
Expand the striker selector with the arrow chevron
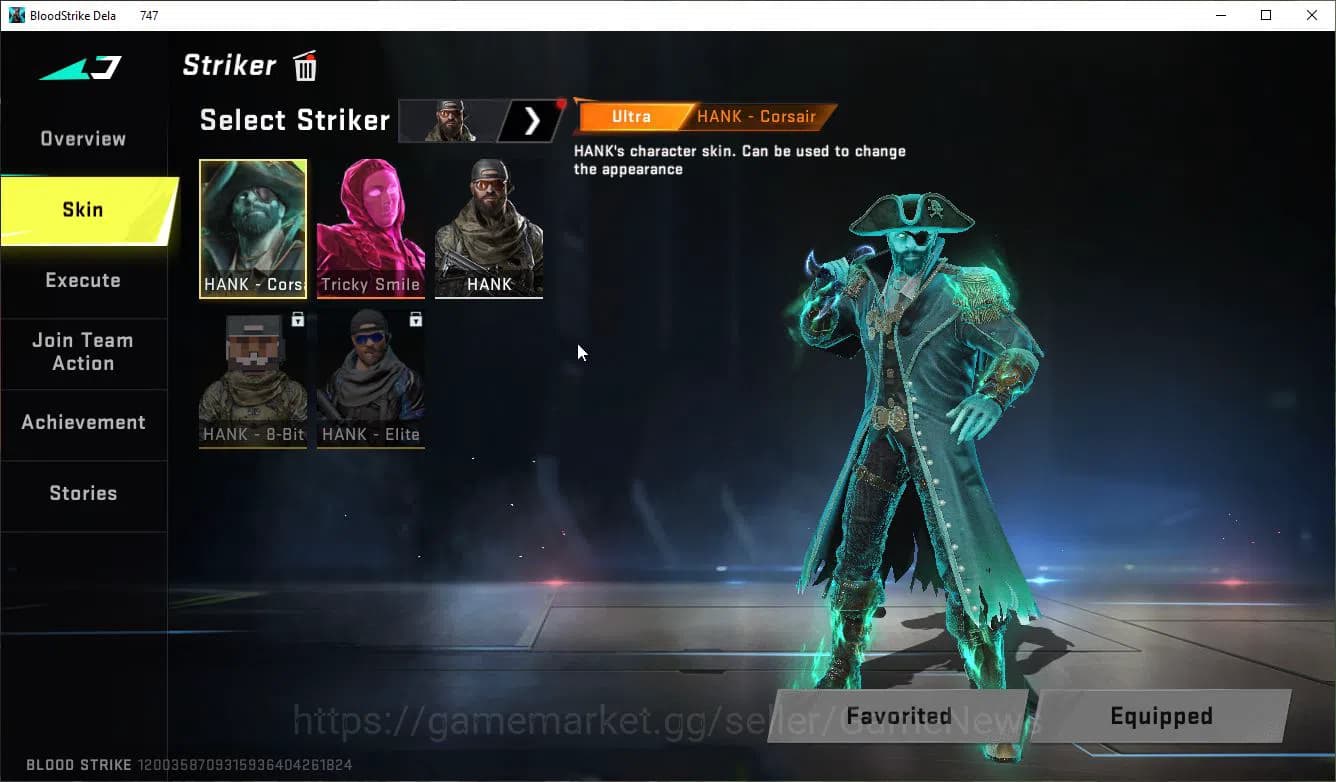pyautogui.click(x=530, y=120)
